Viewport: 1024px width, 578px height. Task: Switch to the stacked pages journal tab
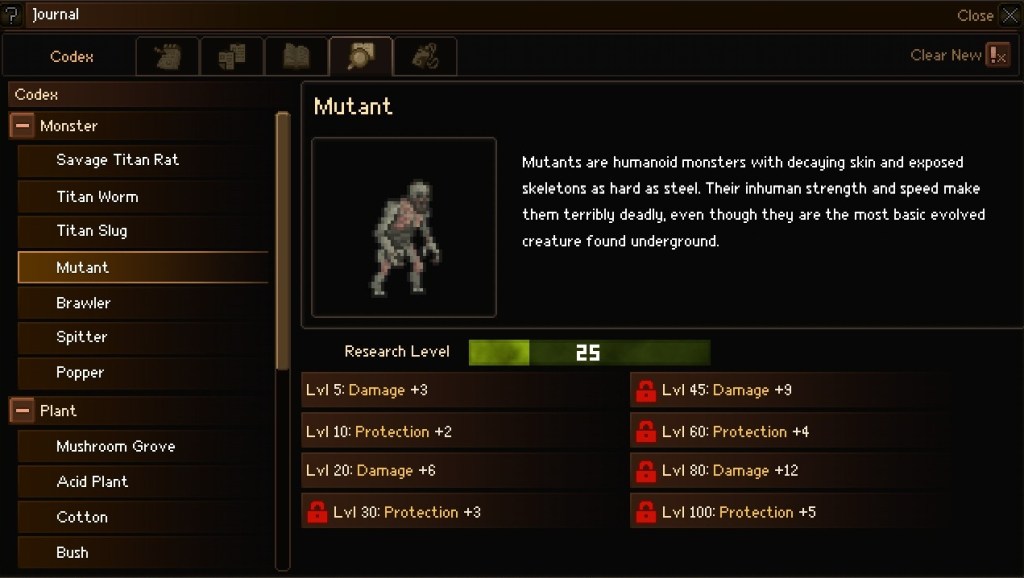232,57
